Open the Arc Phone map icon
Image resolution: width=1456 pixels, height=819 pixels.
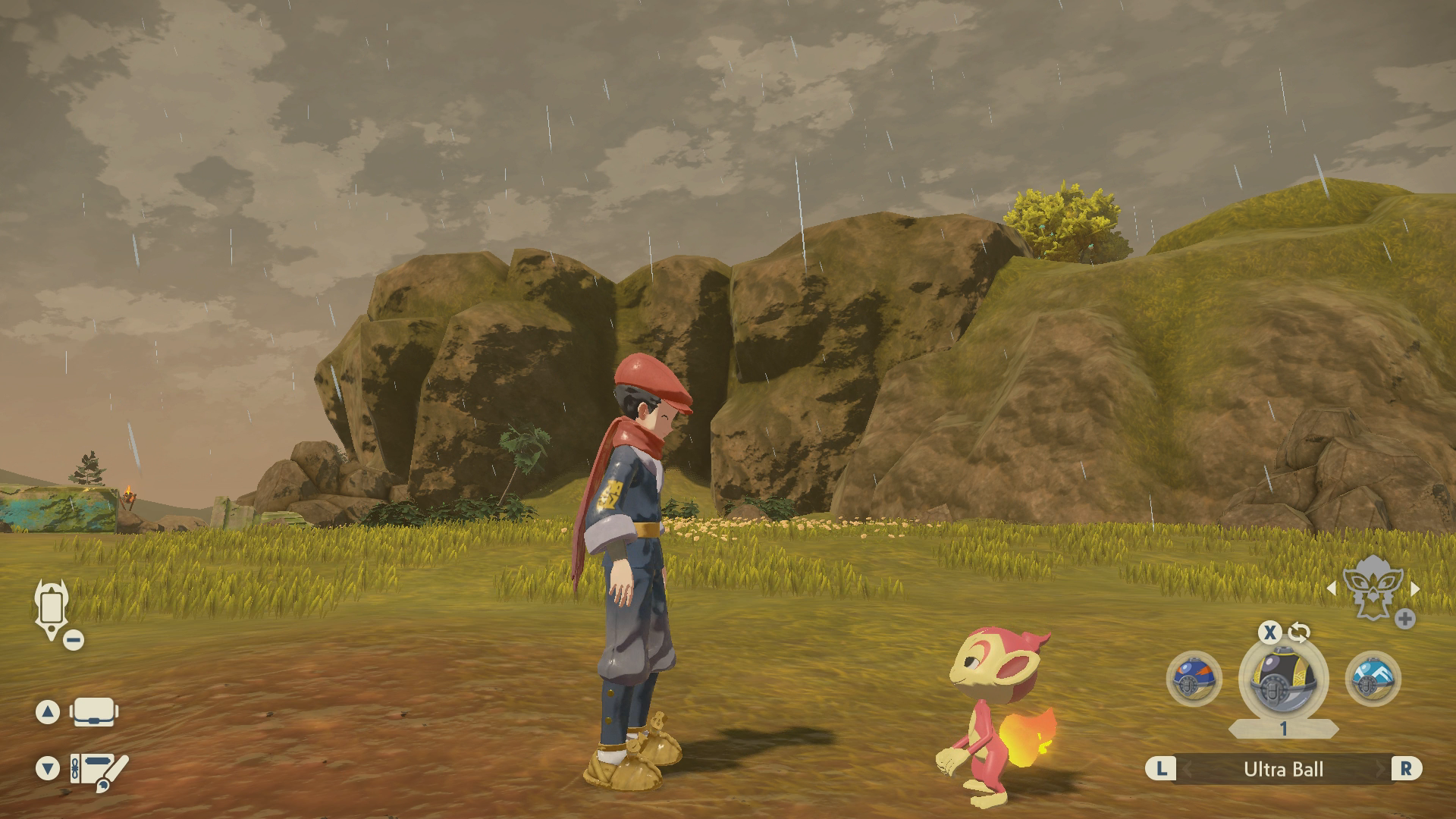(52, 608)
